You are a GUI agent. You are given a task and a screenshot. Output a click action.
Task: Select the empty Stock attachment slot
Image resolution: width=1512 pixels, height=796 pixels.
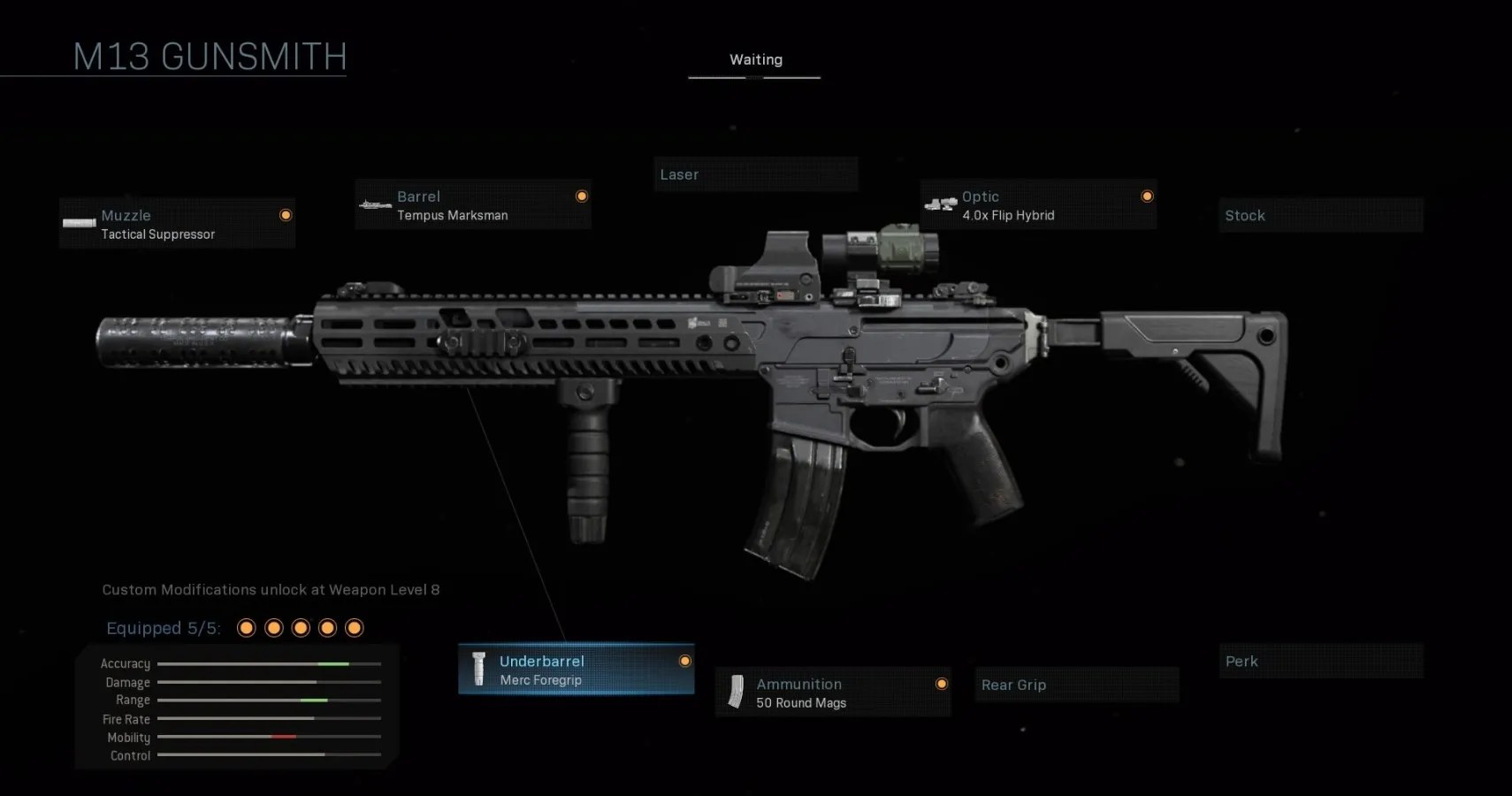click(1321, 215)
